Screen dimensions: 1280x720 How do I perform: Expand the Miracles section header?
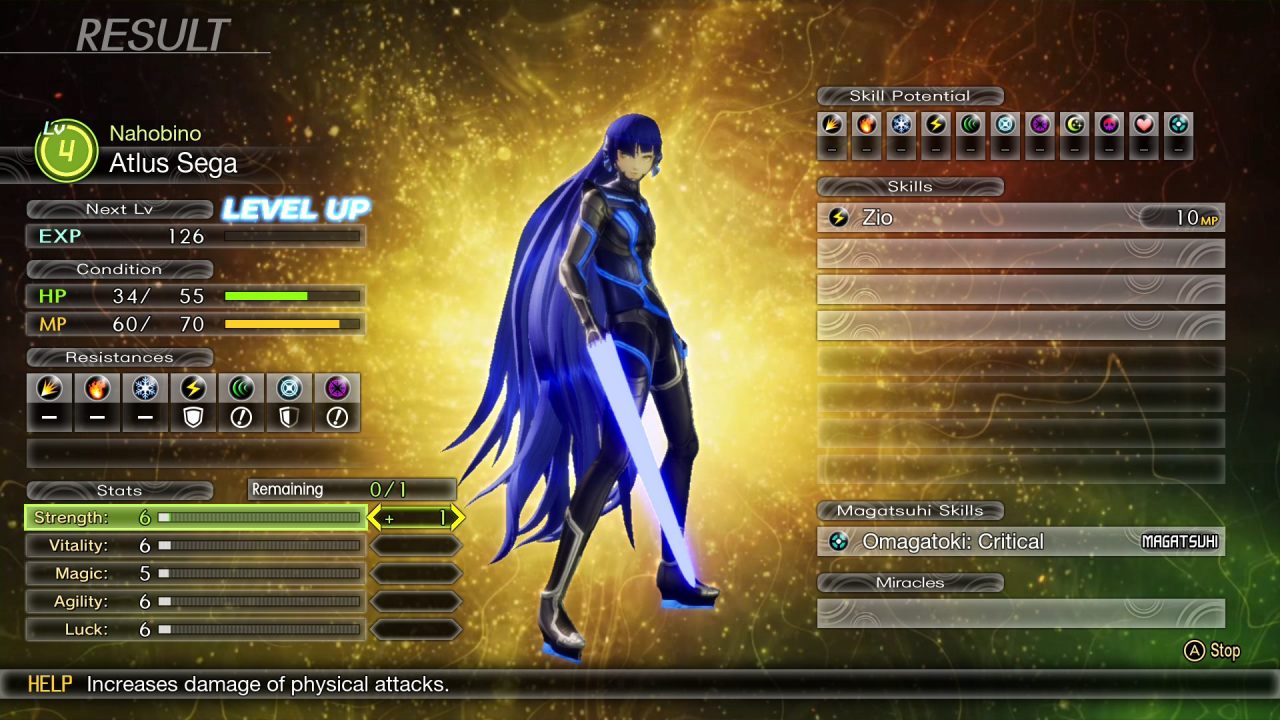click(910, 582)
